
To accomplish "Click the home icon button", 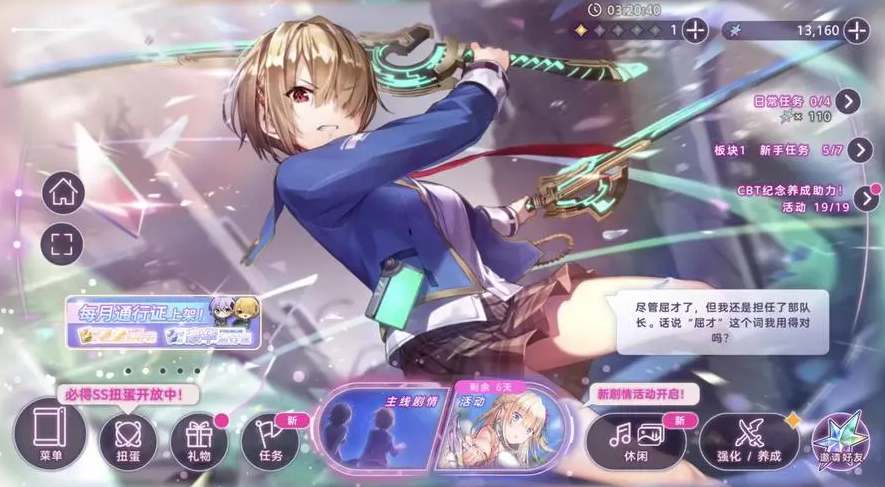I will coord(62,193).
